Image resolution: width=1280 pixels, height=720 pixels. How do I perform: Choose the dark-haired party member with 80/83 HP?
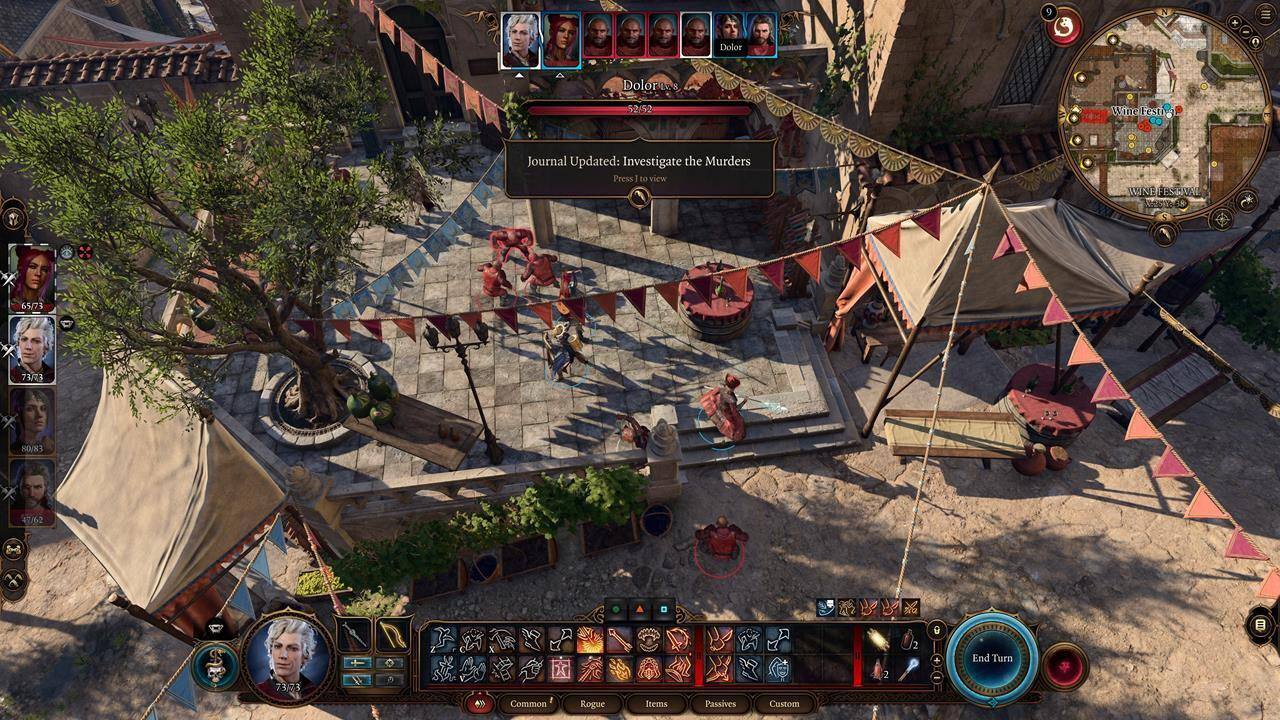pos(32,421)
